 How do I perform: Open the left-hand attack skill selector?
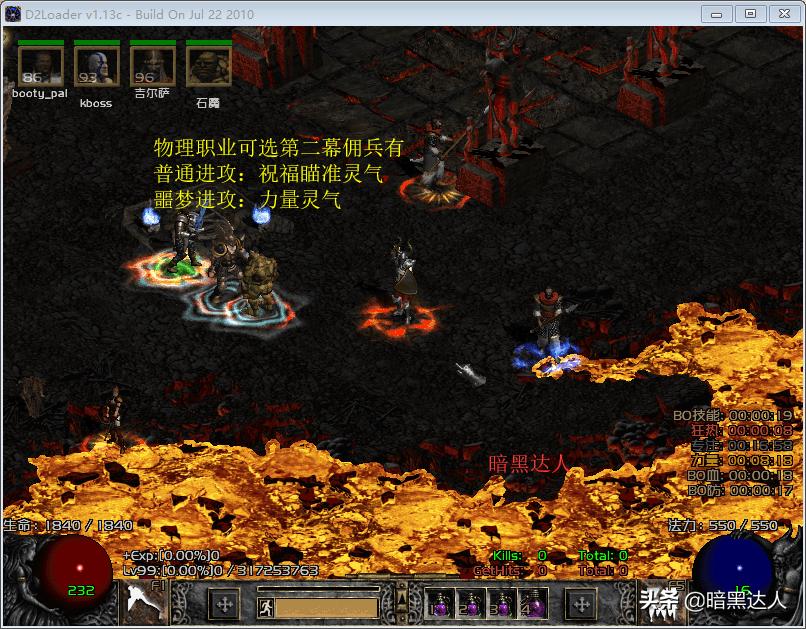pyautogui.click(x=147, y=603)
